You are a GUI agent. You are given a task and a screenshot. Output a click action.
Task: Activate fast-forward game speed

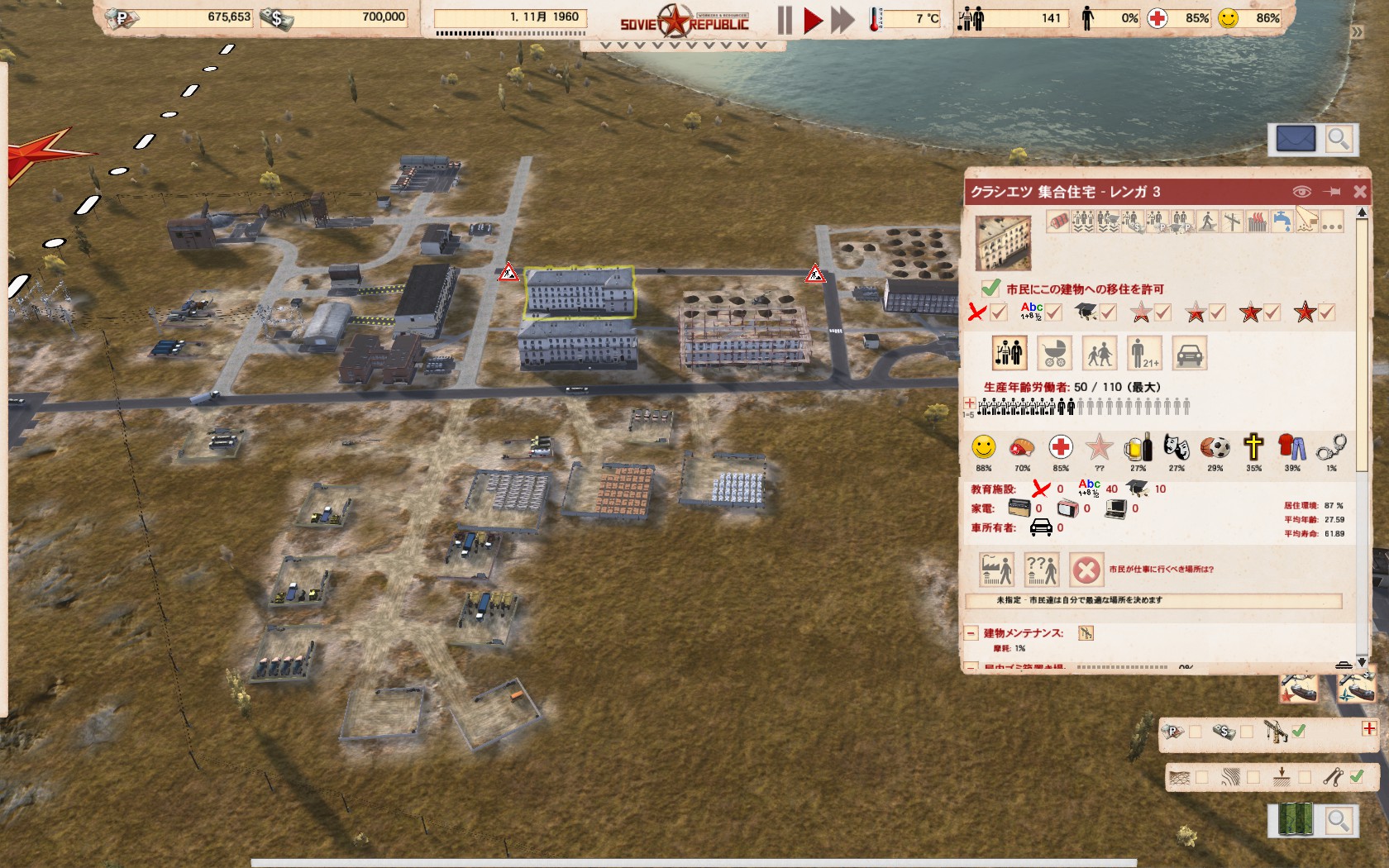coord(842,20)
